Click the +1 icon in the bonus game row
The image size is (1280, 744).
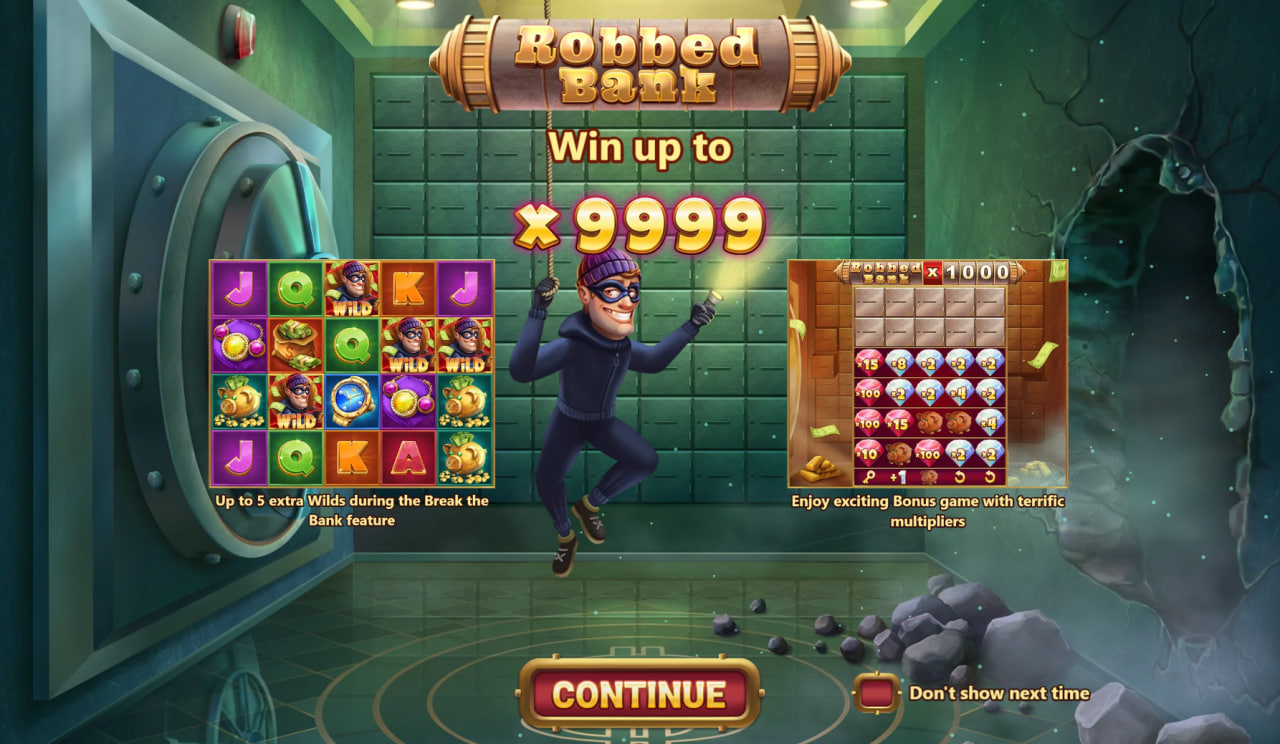coord(898,475)
